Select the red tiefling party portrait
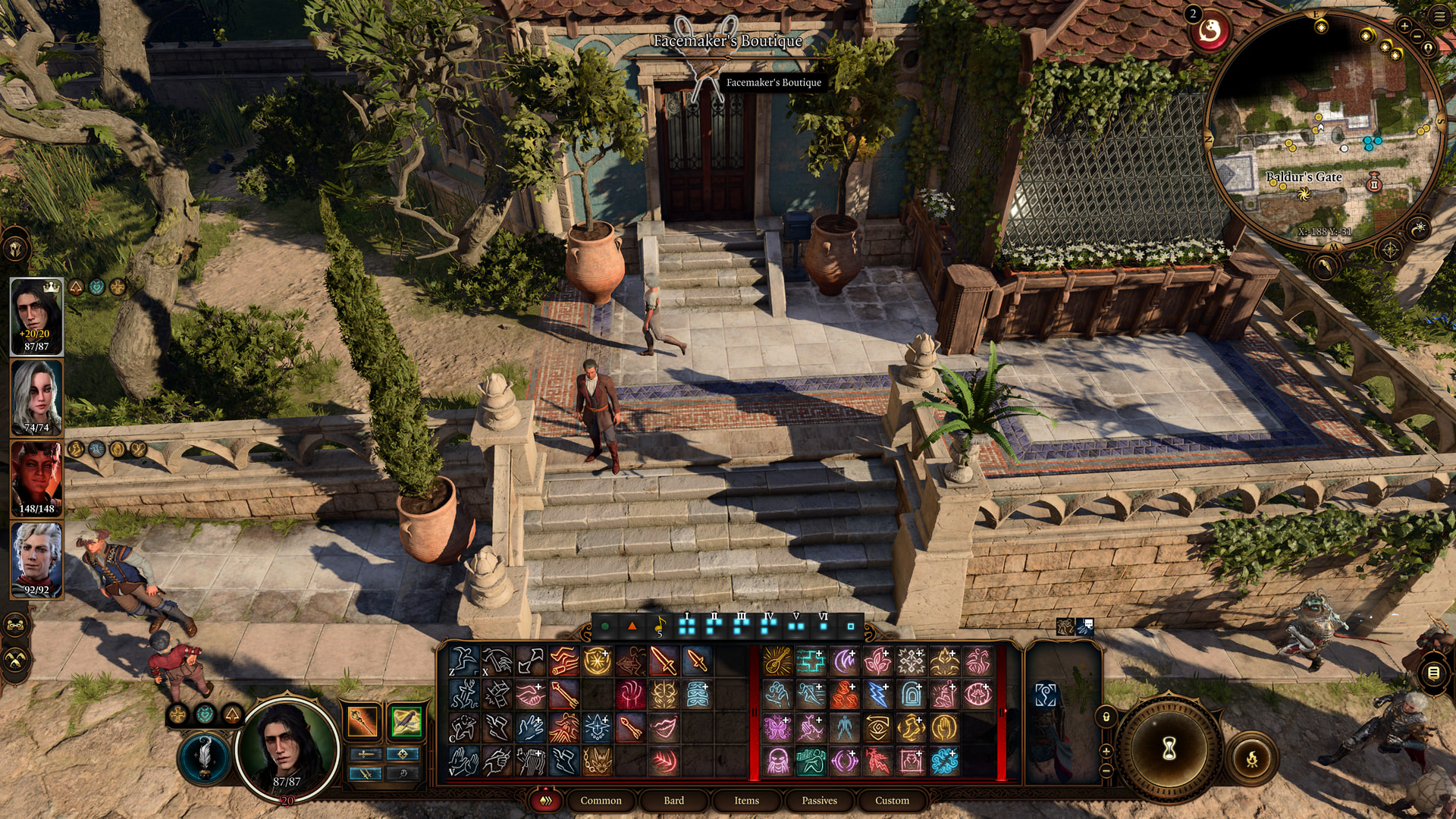The height and width of the screenshot is (819, 1456). click(x=36, y=479)
